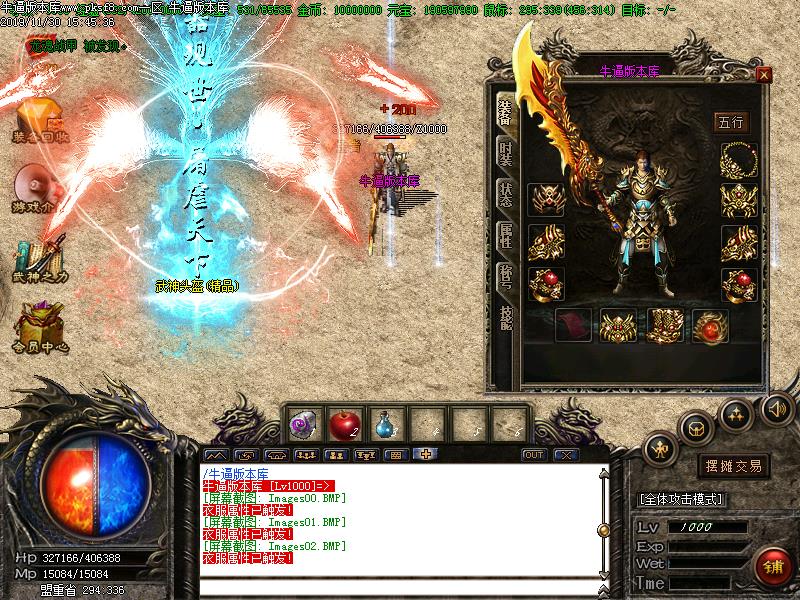Switch to the 时装 (Fashion) tab
The width and height of the screenshot is (800, 600).
(x=506, y=155)
